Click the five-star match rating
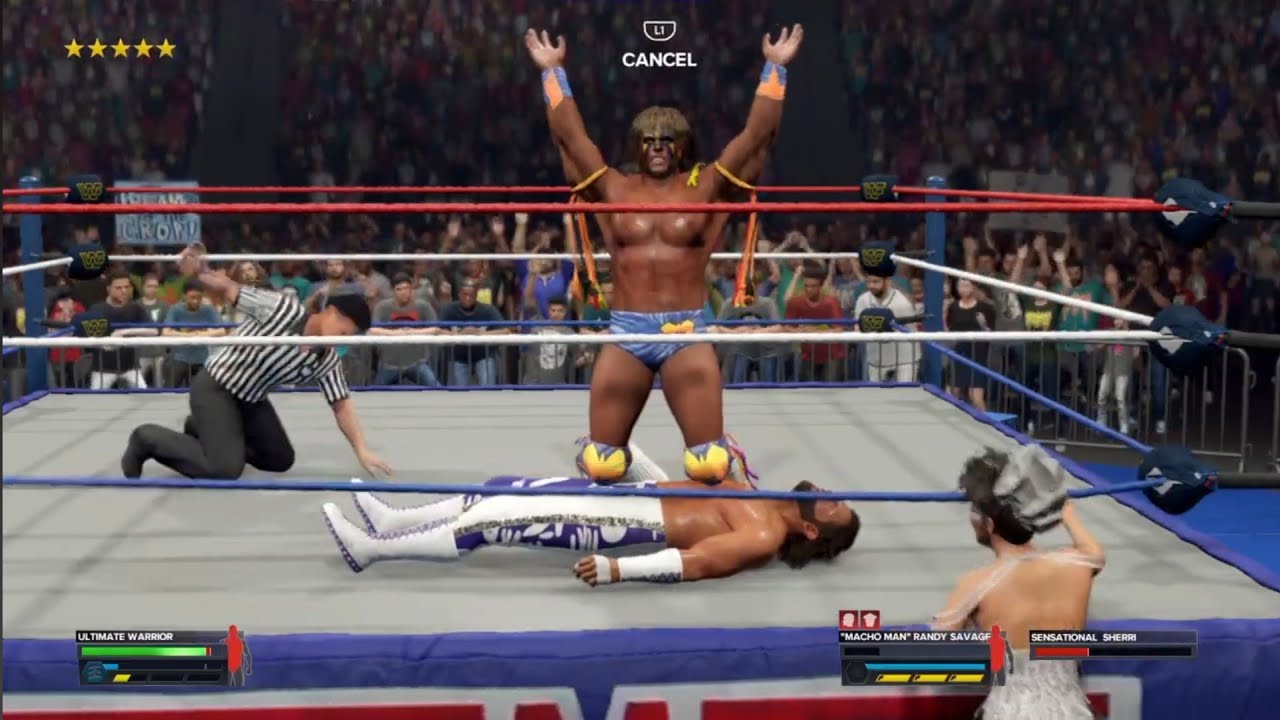This screenshot has width=1280, height=720. (x=120, y=48)
